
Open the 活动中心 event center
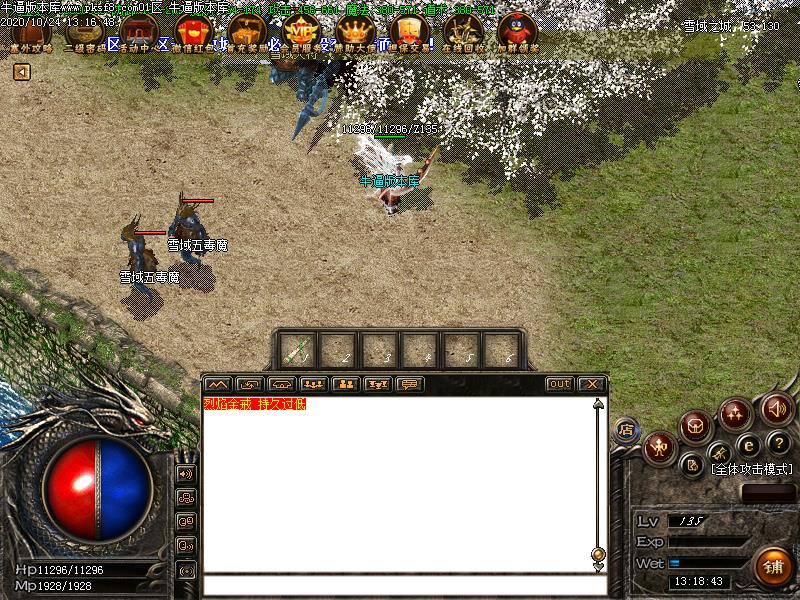click(138, 31)
